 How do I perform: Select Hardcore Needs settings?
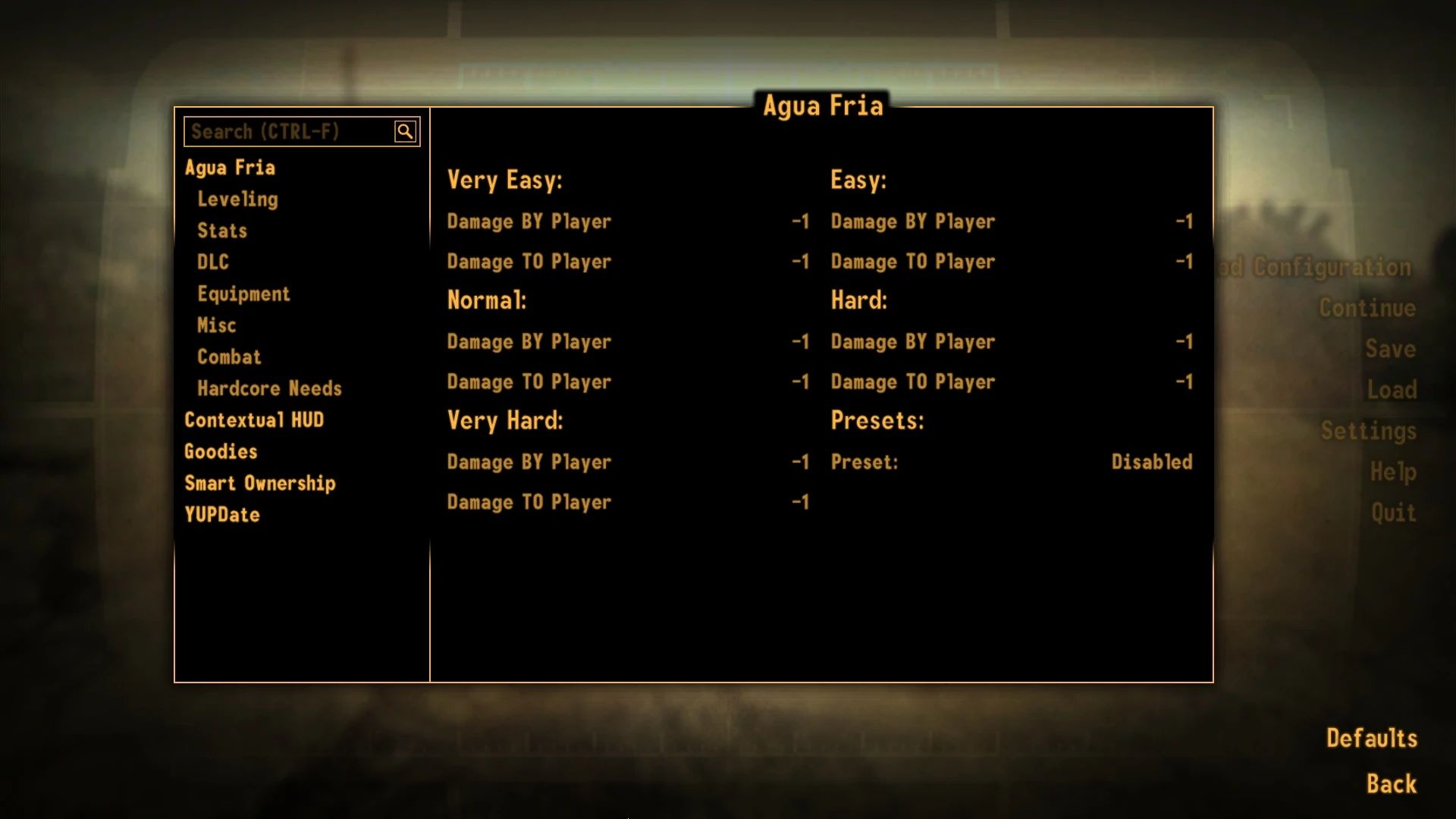269,388
